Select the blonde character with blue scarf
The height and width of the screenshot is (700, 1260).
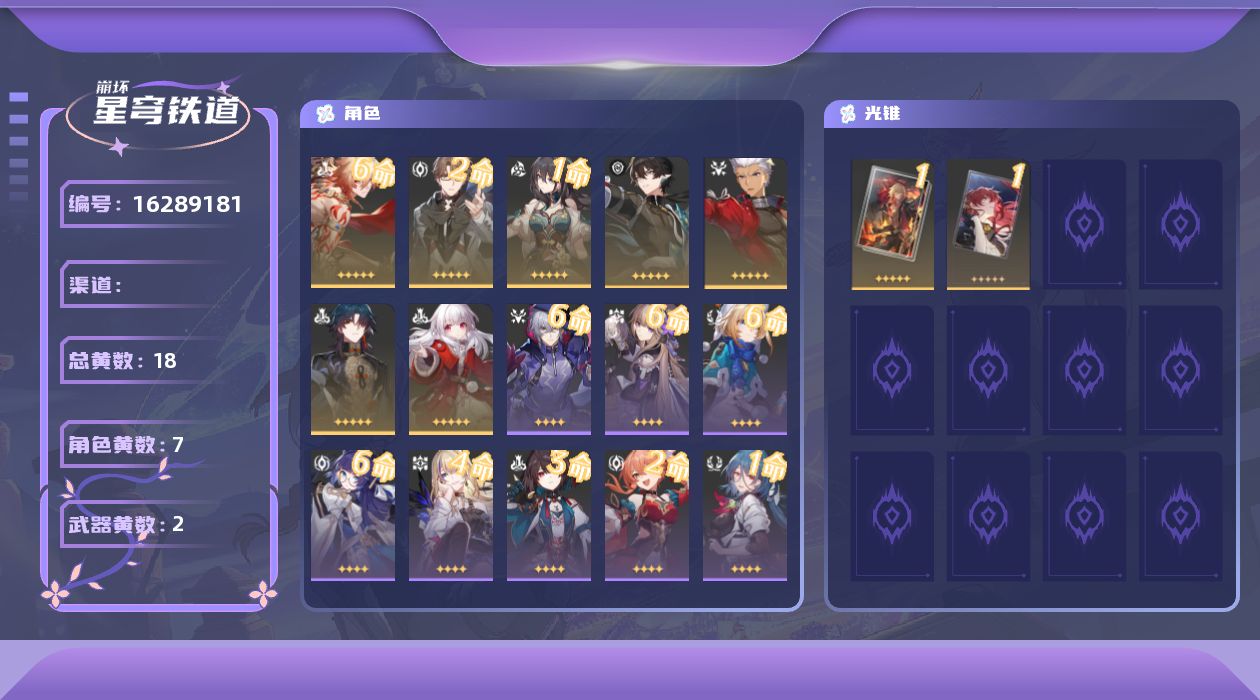click(744, 369)
